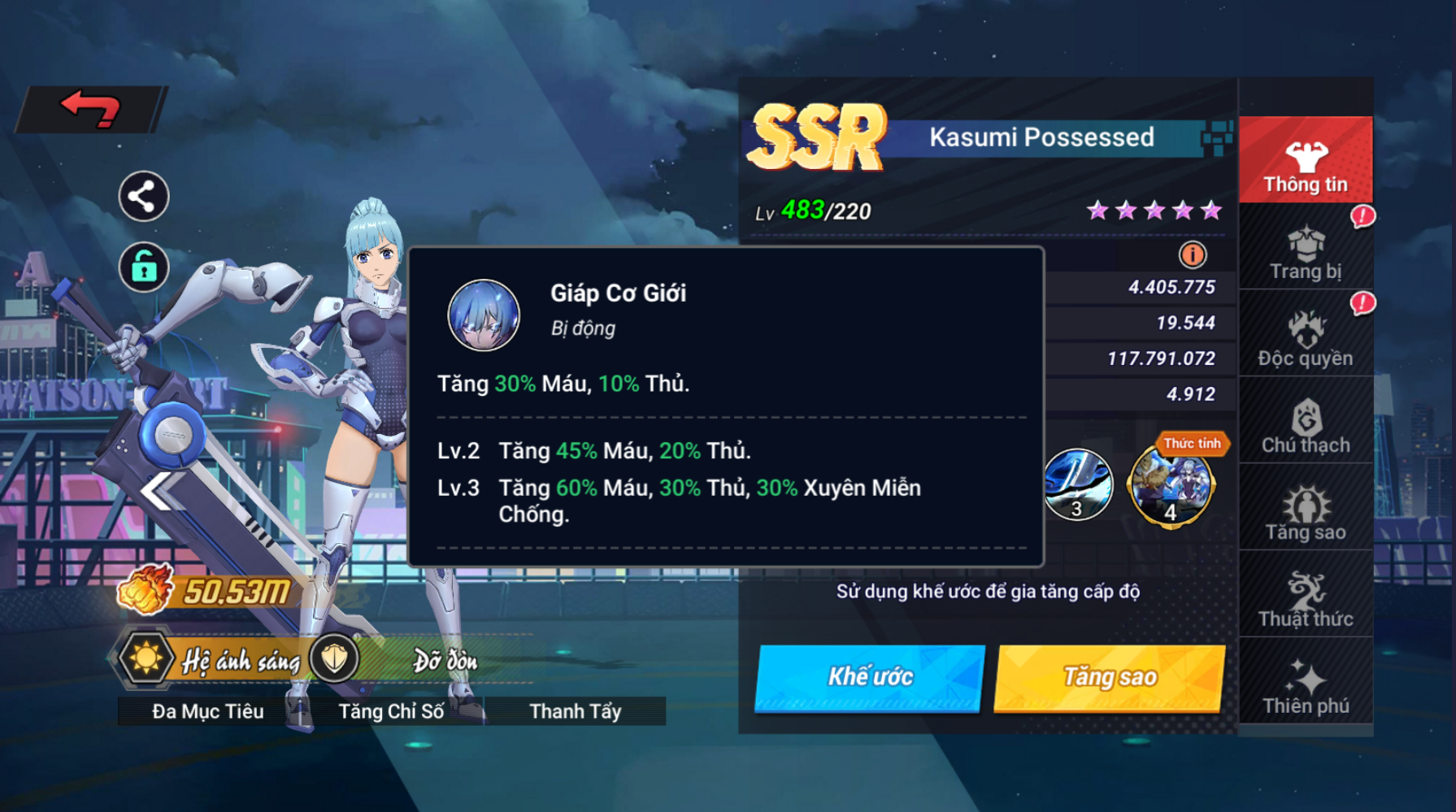Select the skill icon numbered 3
The image size is (1456, 812).
(1077, 485)
